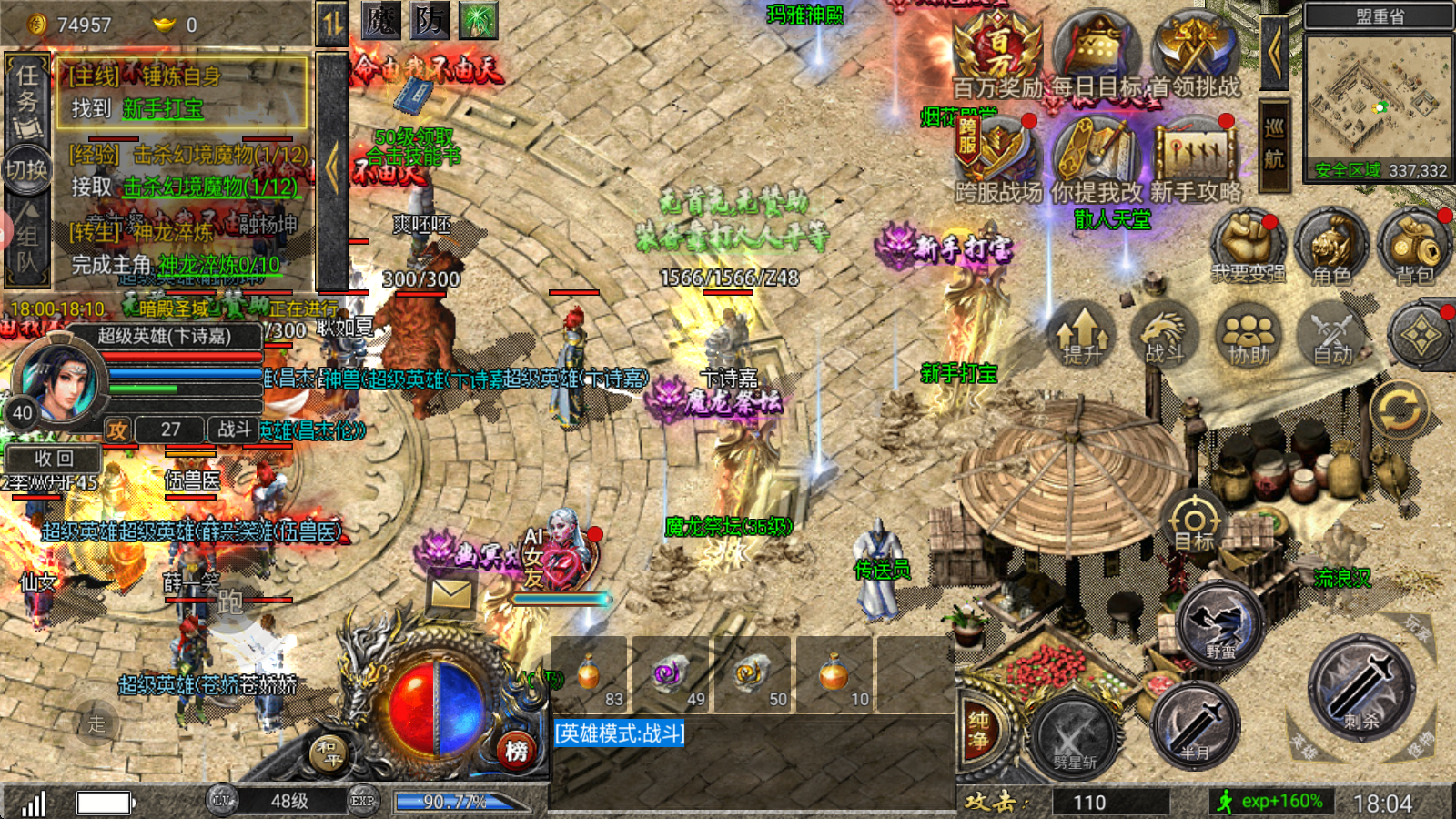Open the 榜 ranking button
The image size is (1456, 819).
point(517,751)
